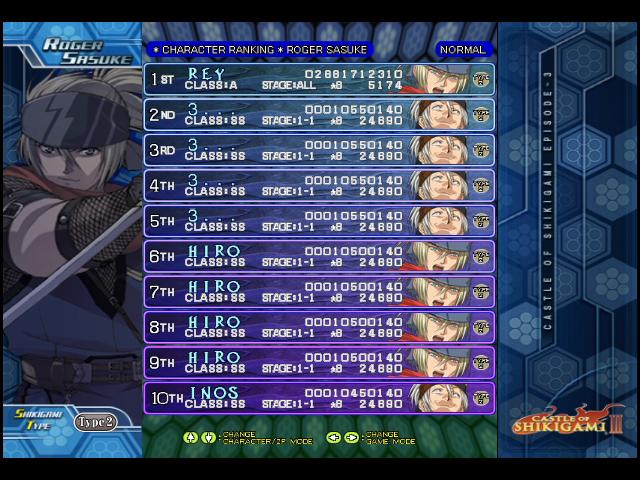Screen dimensions: 640x480
Task: Select the 2nd place ranking entry
Action: [x=319, y=115]
